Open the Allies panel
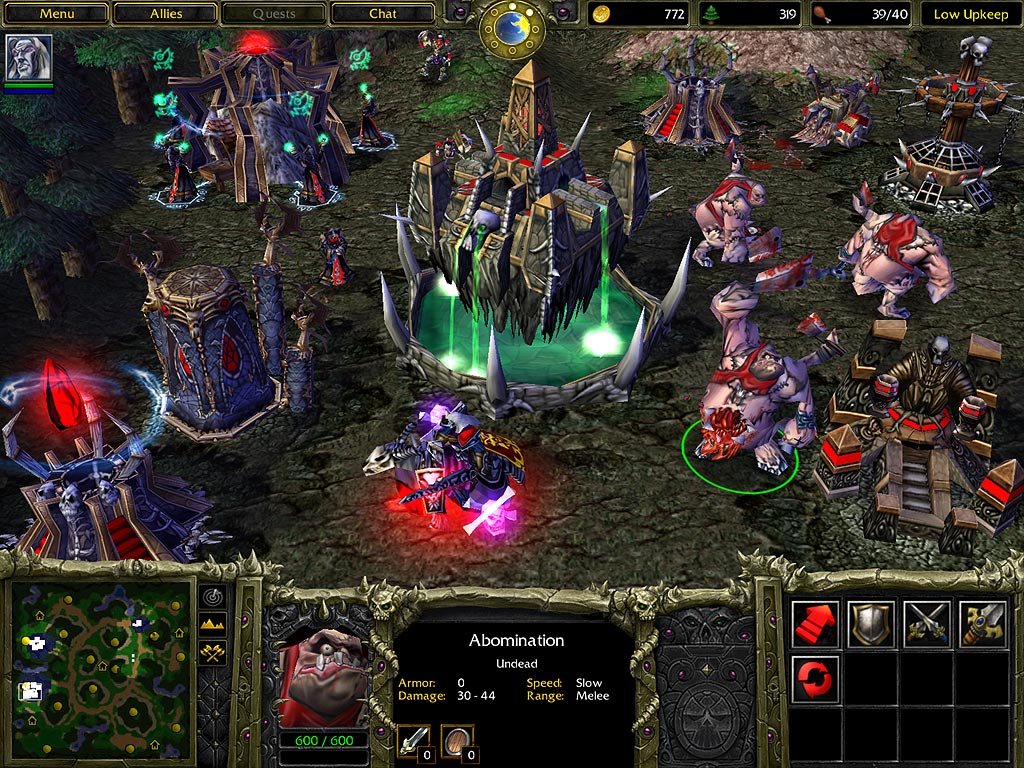 click(x=165, y=14)
